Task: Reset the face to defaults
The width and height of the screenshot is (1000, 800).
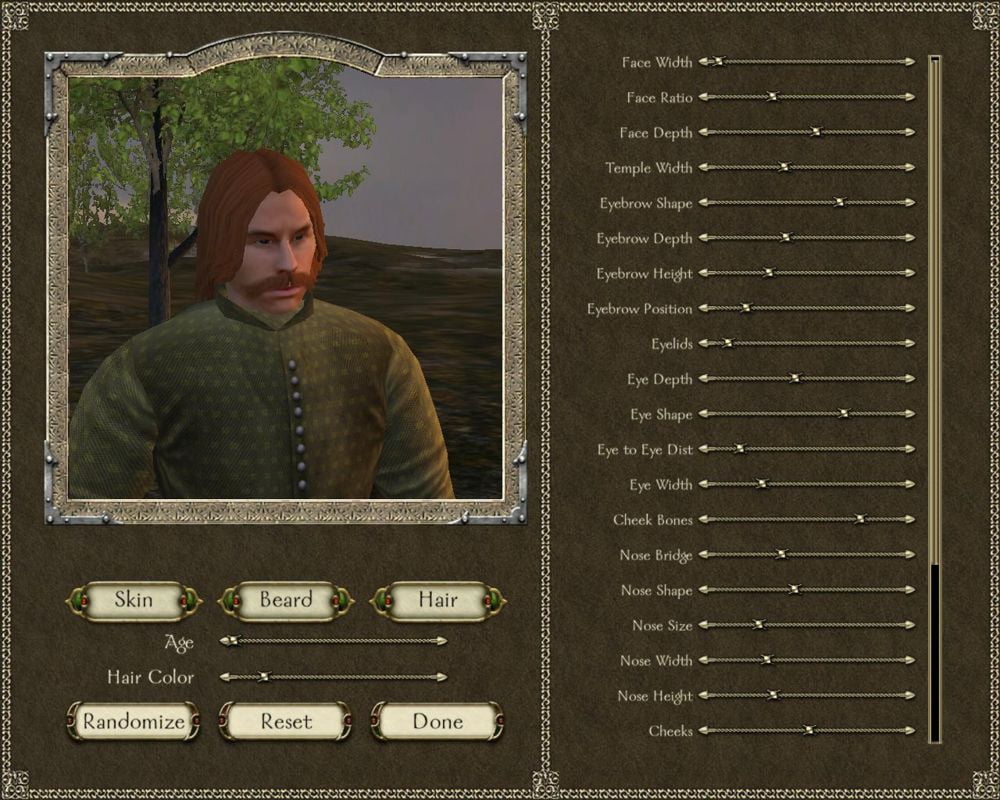Action: point(286,721)
